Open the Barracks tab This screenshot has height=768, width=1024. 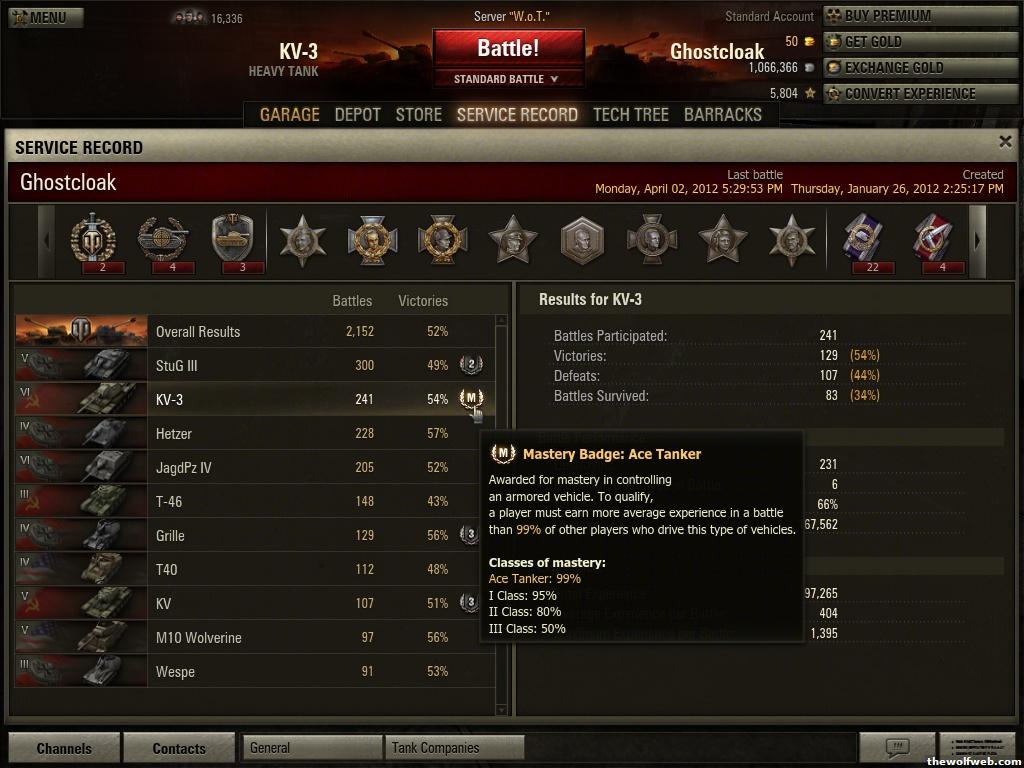coord(722,114)
